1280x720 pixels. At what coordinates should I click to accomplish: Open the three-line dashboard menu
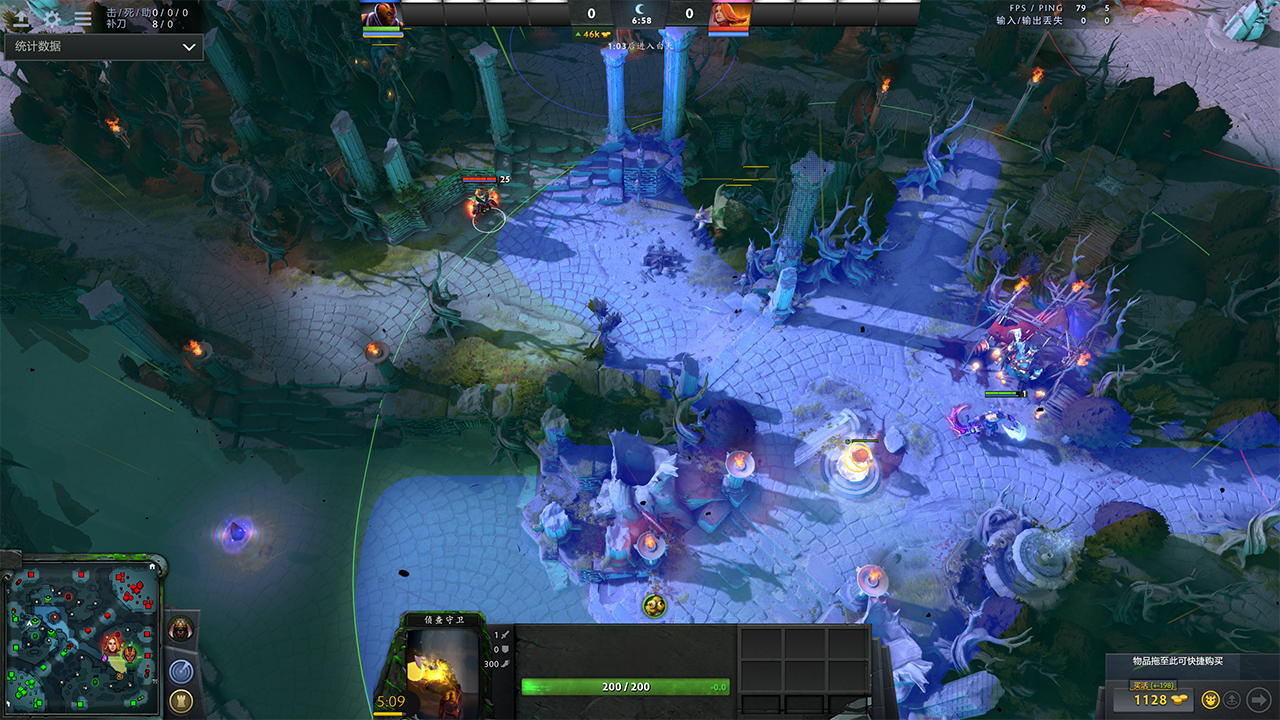[x=83, y=17]
